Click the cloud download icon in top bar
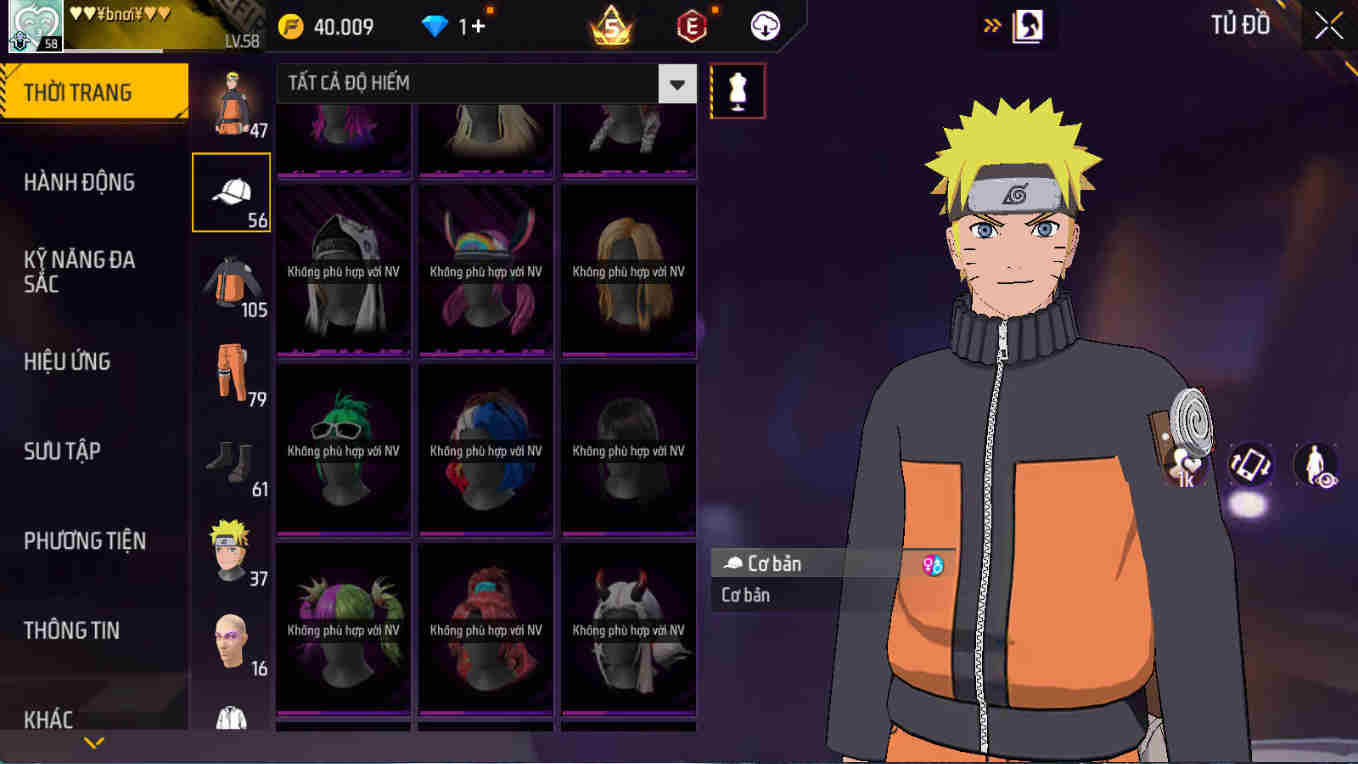Viewport: 1358px width, 764px height. (x=763, y=25)
